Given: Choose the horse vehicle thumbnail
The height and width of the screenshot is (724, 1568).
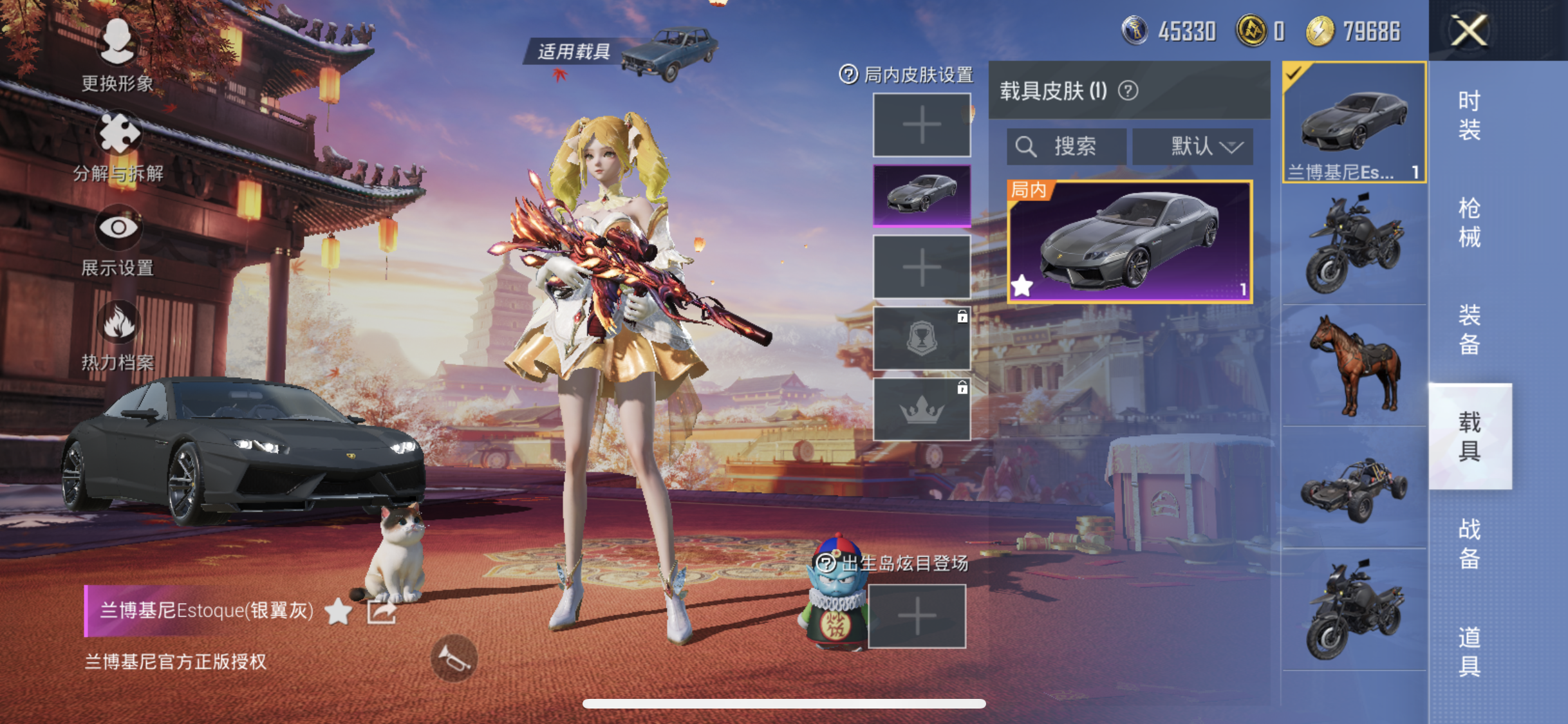Looking at the screenshot, I should (x=1354, y=366).
